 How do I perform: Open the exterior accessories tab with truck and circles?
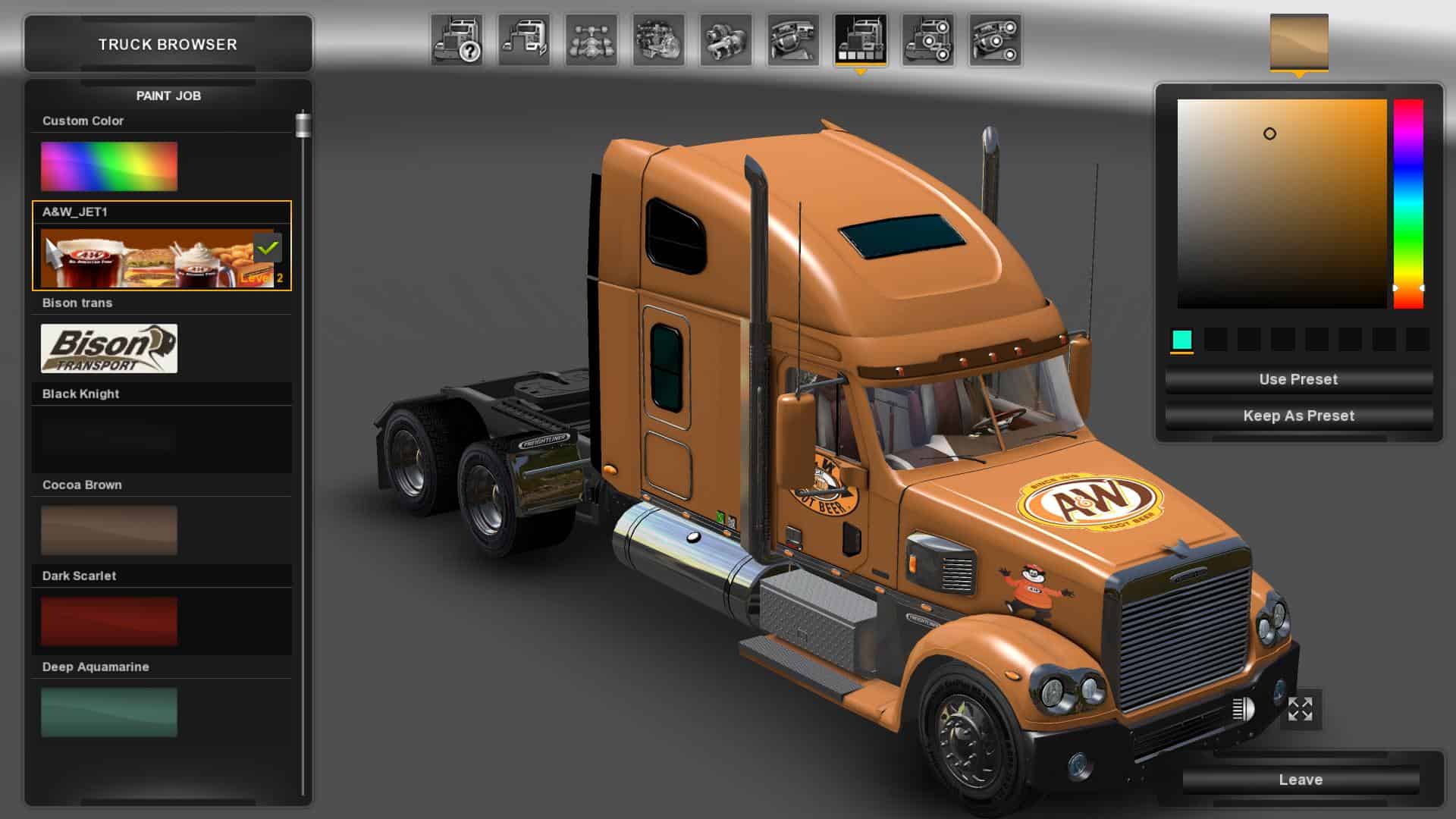click(x=927, y=39)
